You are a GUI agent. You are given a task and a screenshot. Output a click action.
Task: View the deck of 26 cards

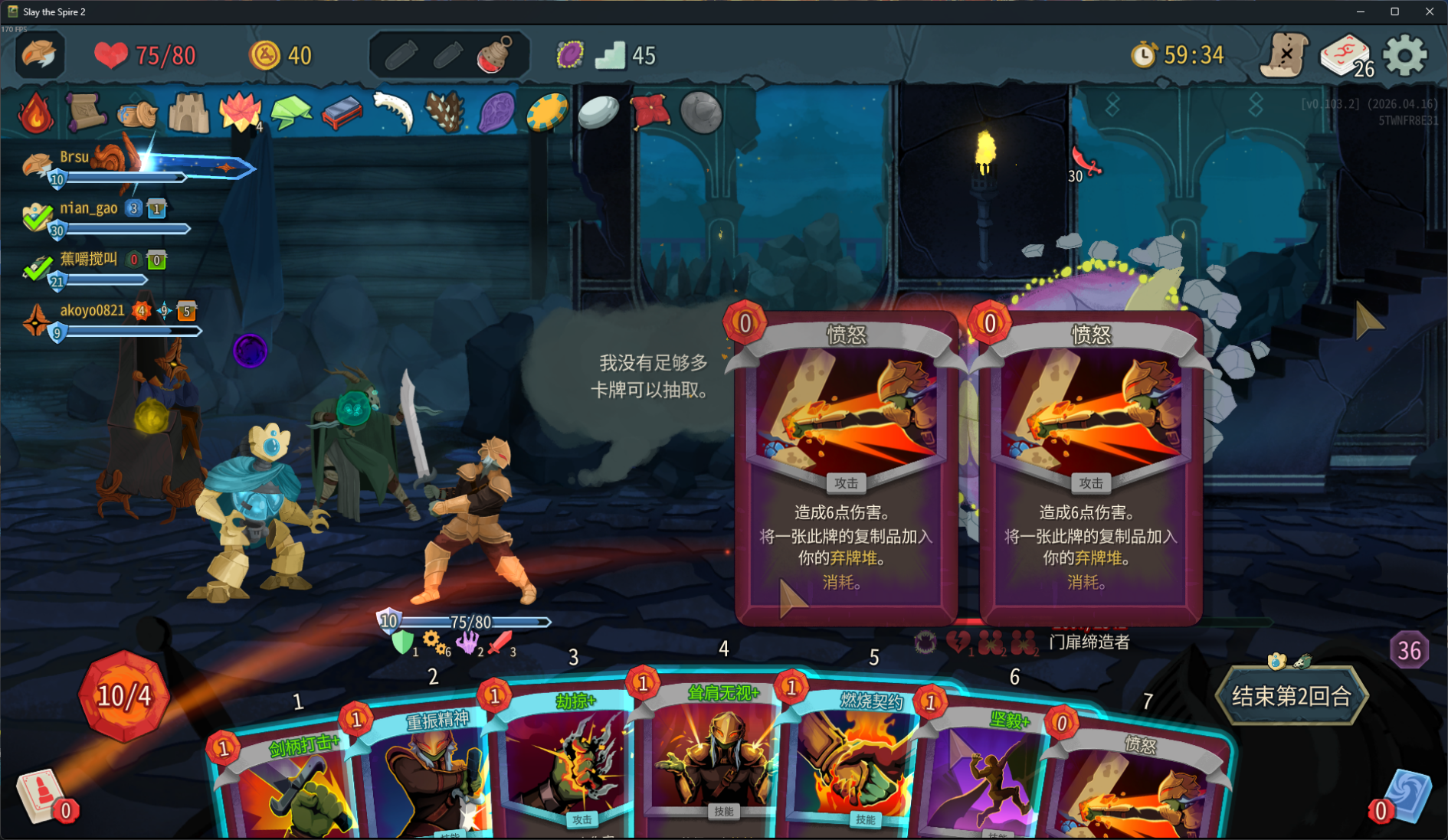click(1345, 55)
